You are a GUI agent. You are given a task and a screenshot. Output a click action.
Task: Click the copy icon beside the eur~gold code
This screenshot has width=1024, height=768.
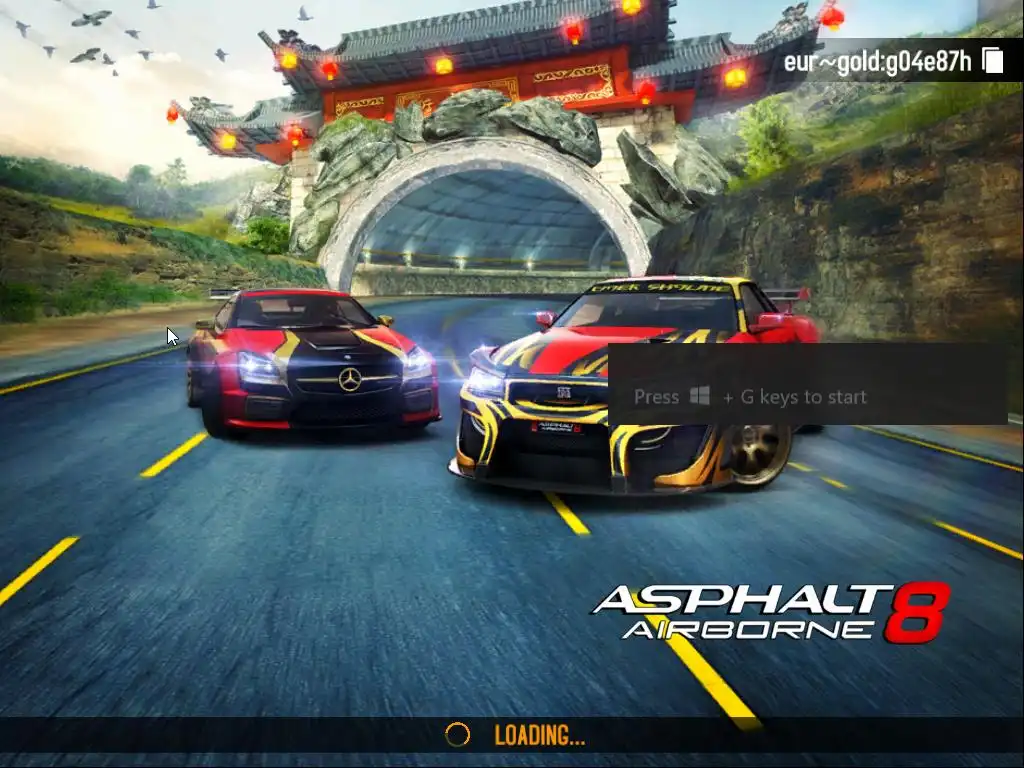pyautogui.click(x=993, y=61)
